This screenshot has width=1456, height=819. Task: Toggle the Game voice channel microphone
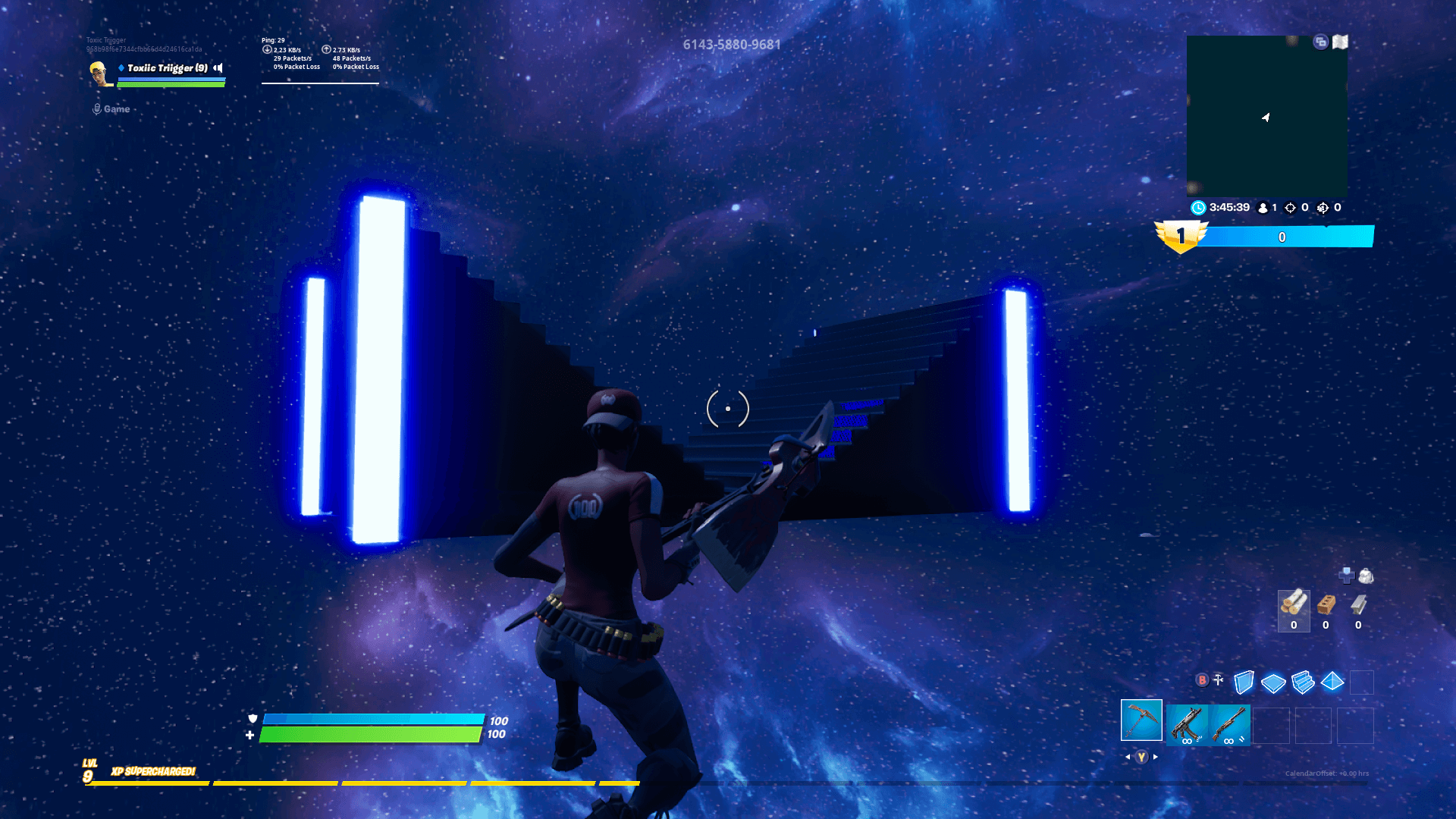[x=97, y=108]
